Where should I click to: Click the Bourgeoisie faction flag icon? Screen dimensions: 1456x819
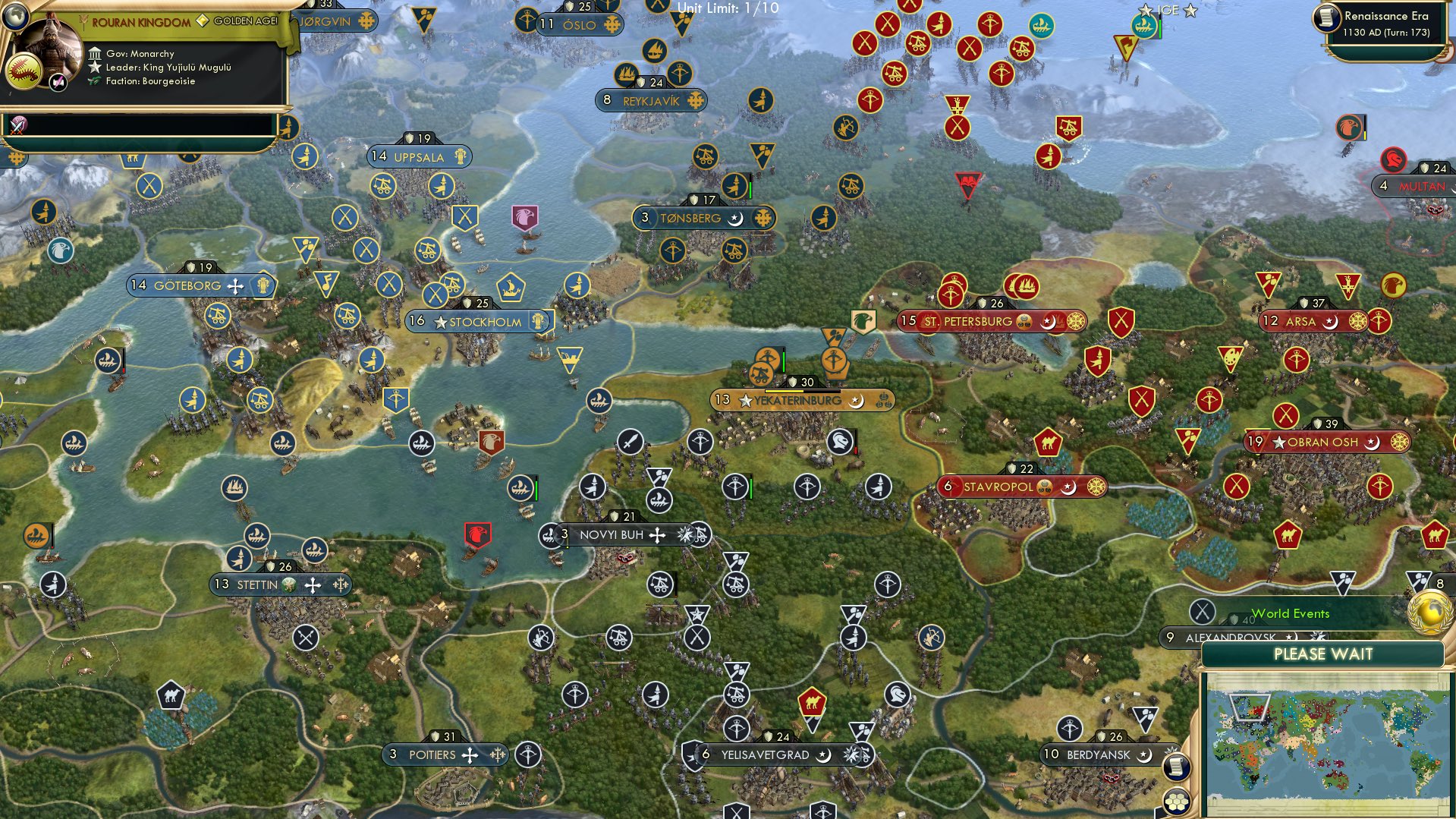94,82
